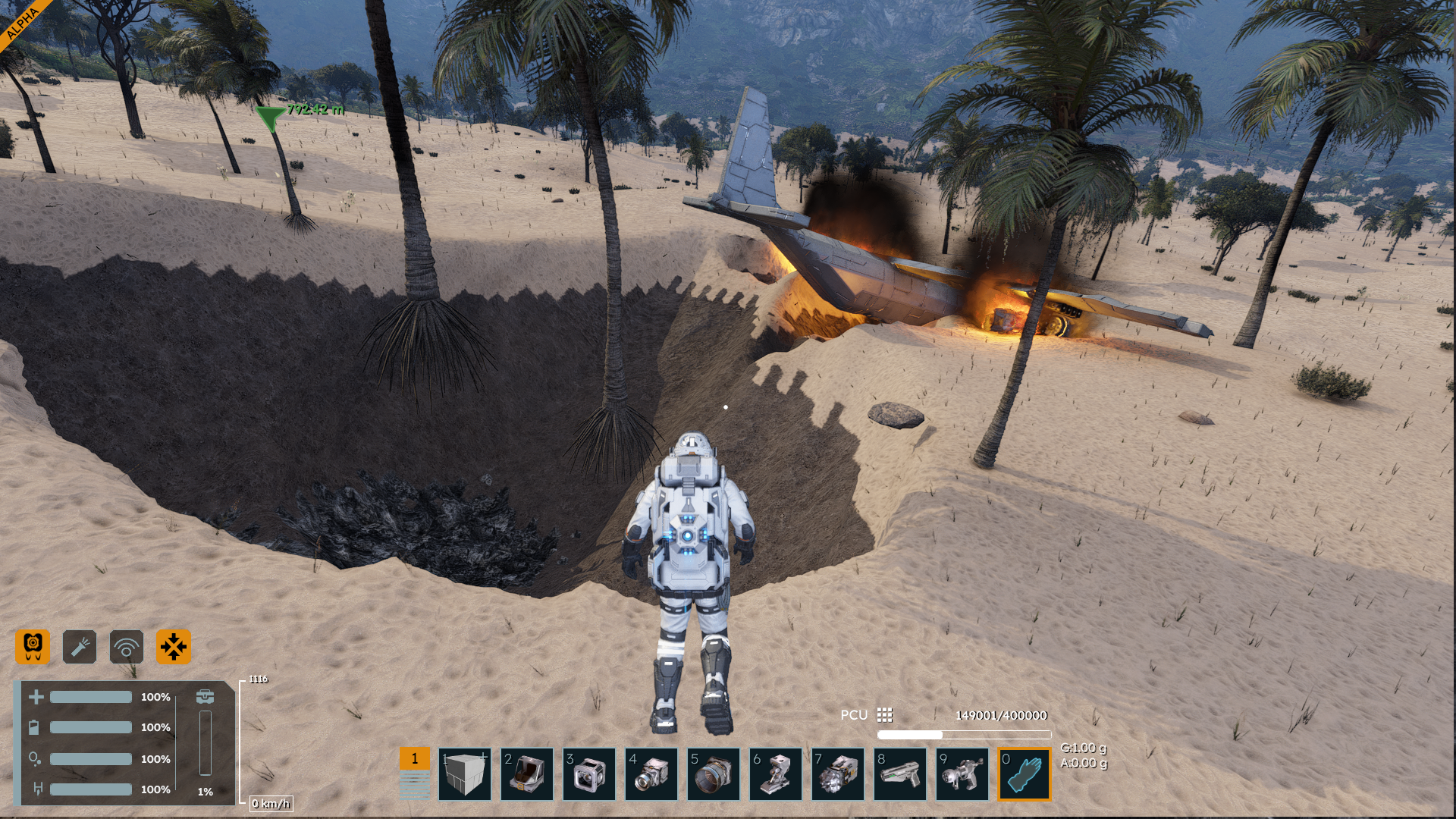The width and height of the screenshot is (1456, 819).
Task: Select the empty-hand glove slot 0
Action: point(1025,774)
